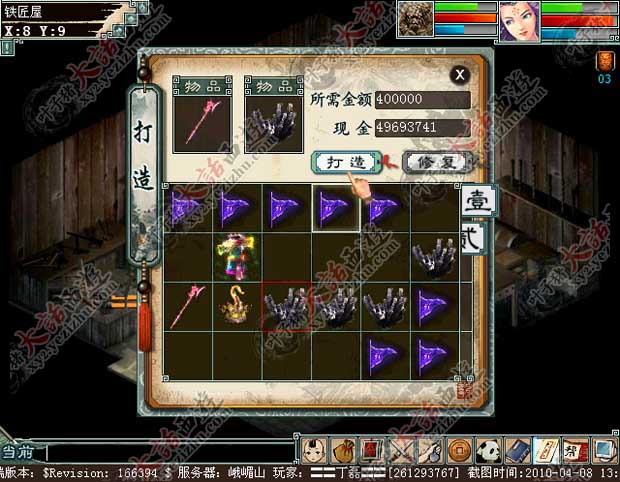Click the beast pet portrait
Screen dimensions: 620x482
[415, 20]
